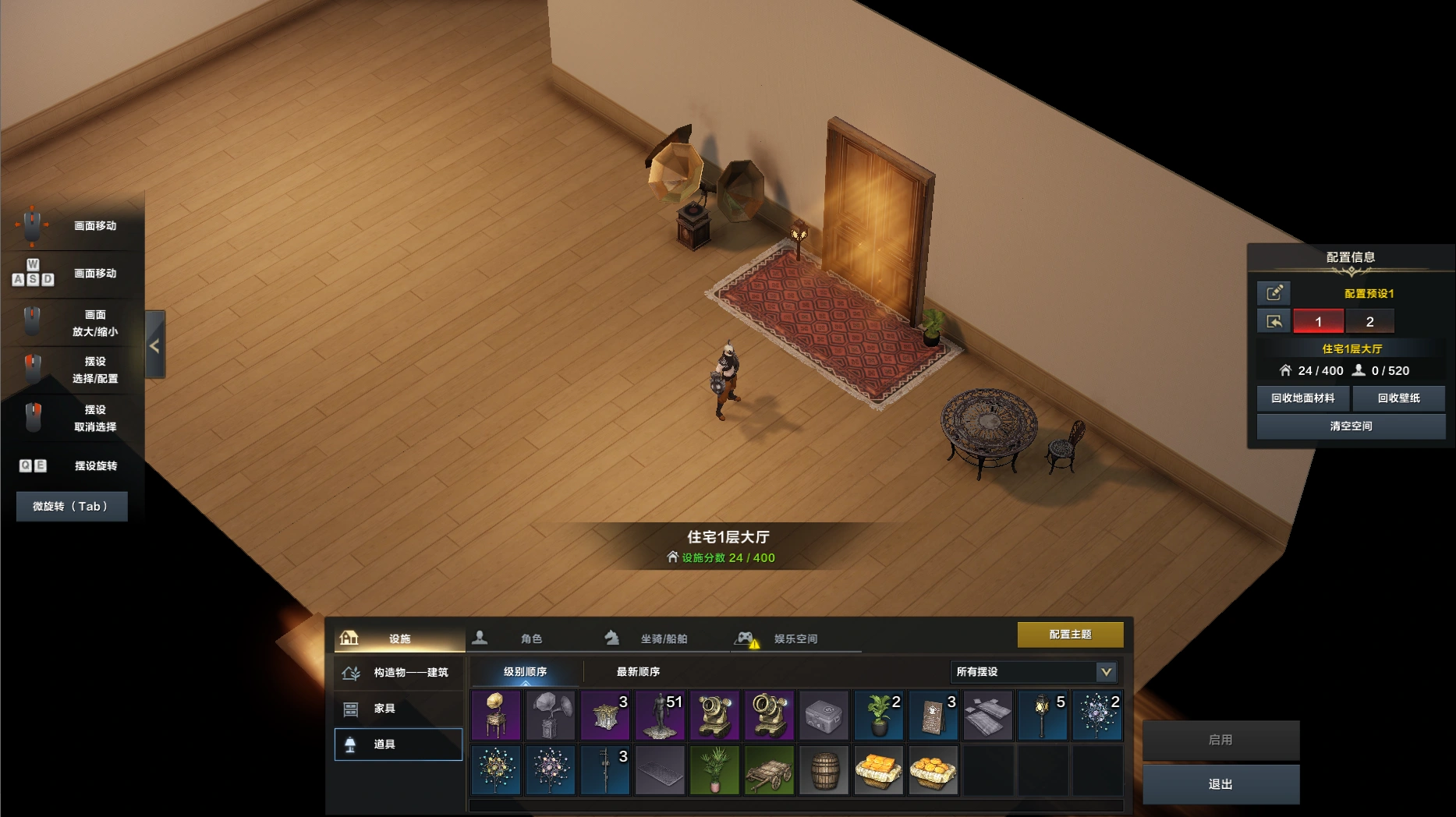Sort items by 最新顺序
The image size is (1456, 817).
coord(638,671)
